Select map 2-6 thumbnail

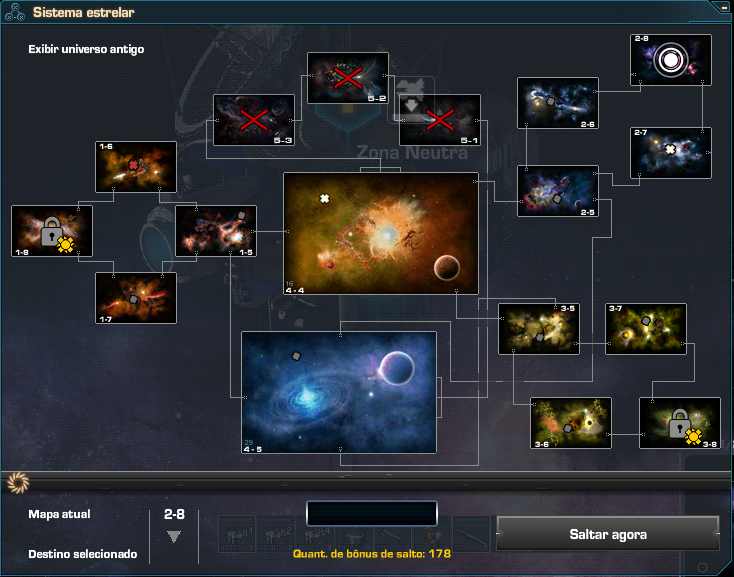[557, 103]
